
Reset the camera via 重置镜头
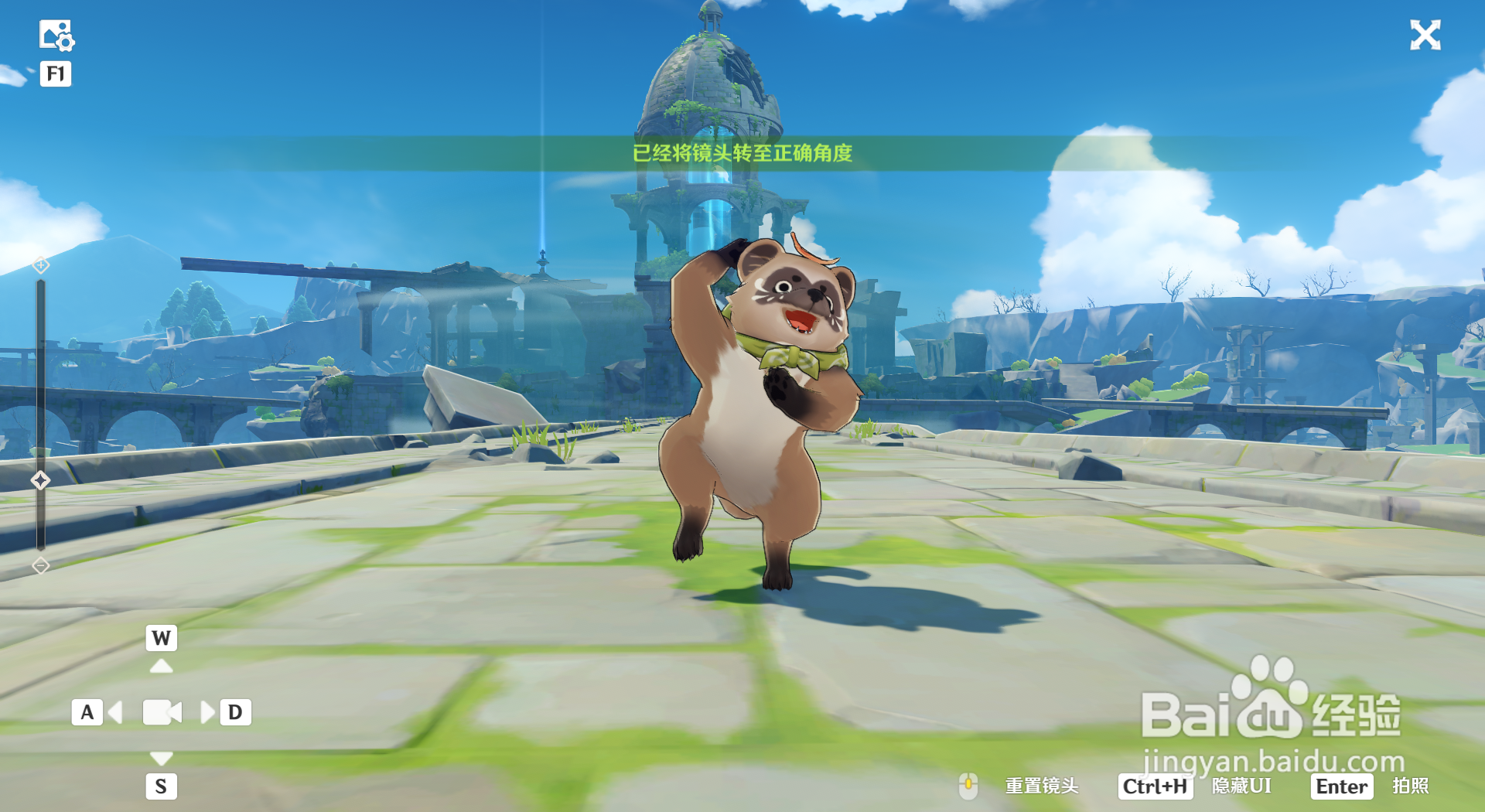(1041, 786)
